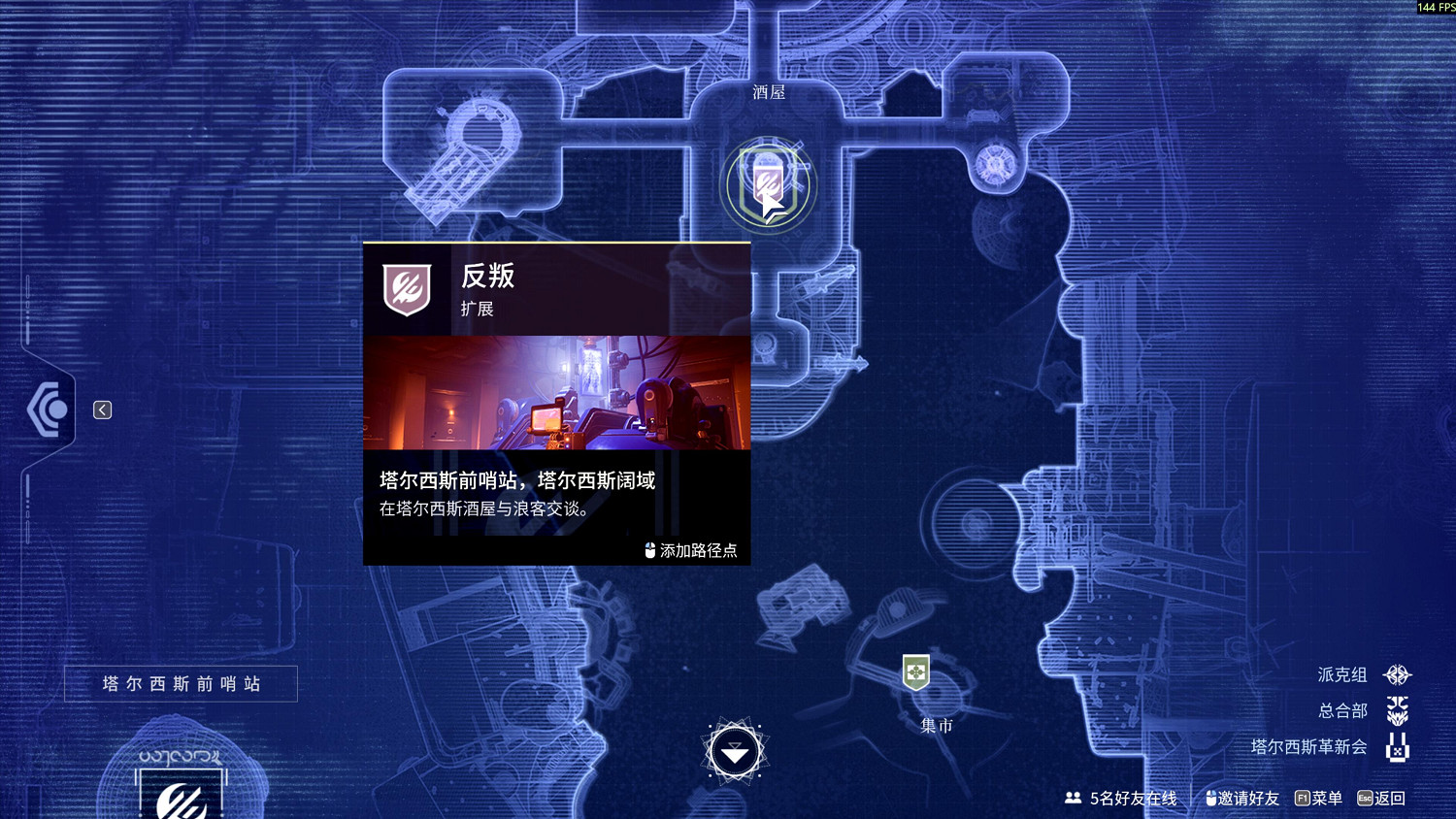Click the mouse icon next to 添加路径点
The width and height of the screenshot is (1456, 819).
pyautogui.click(x=648, y=549)
